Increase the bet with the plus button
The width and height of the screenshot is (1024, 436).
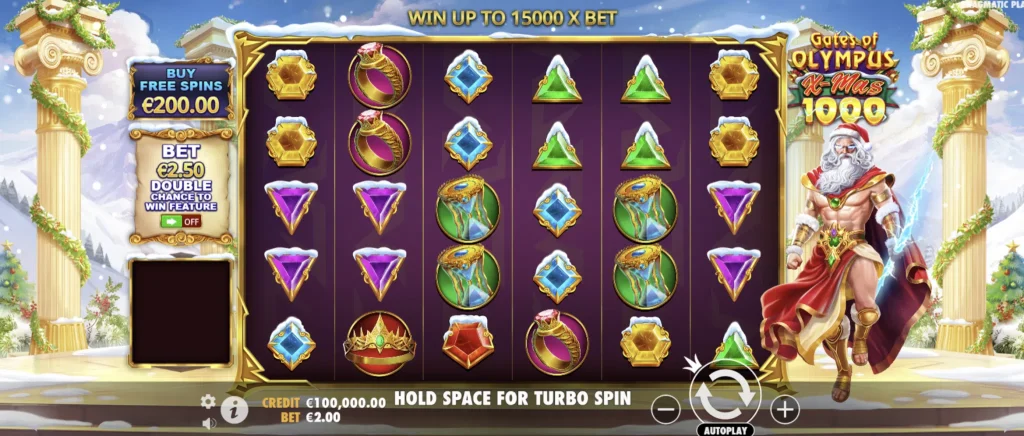point(785,409)
